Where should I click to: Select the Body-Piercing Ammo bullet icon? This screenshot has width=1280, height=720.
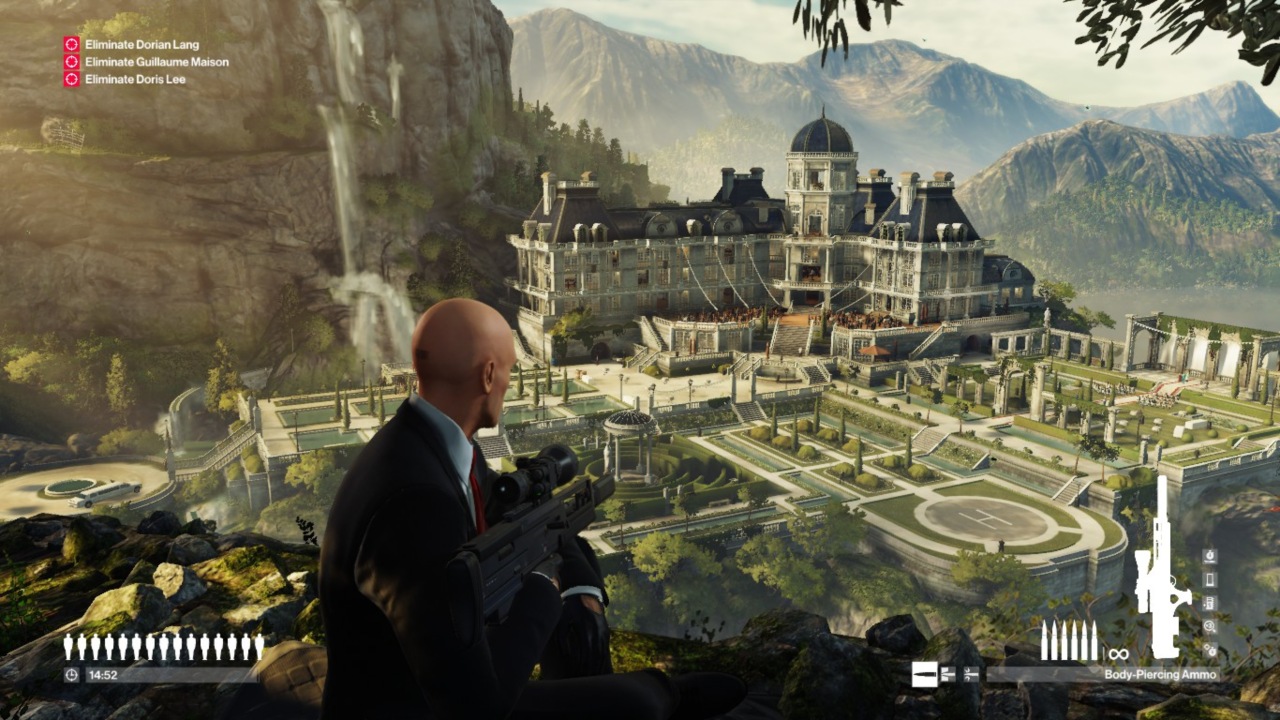(925, 673)
